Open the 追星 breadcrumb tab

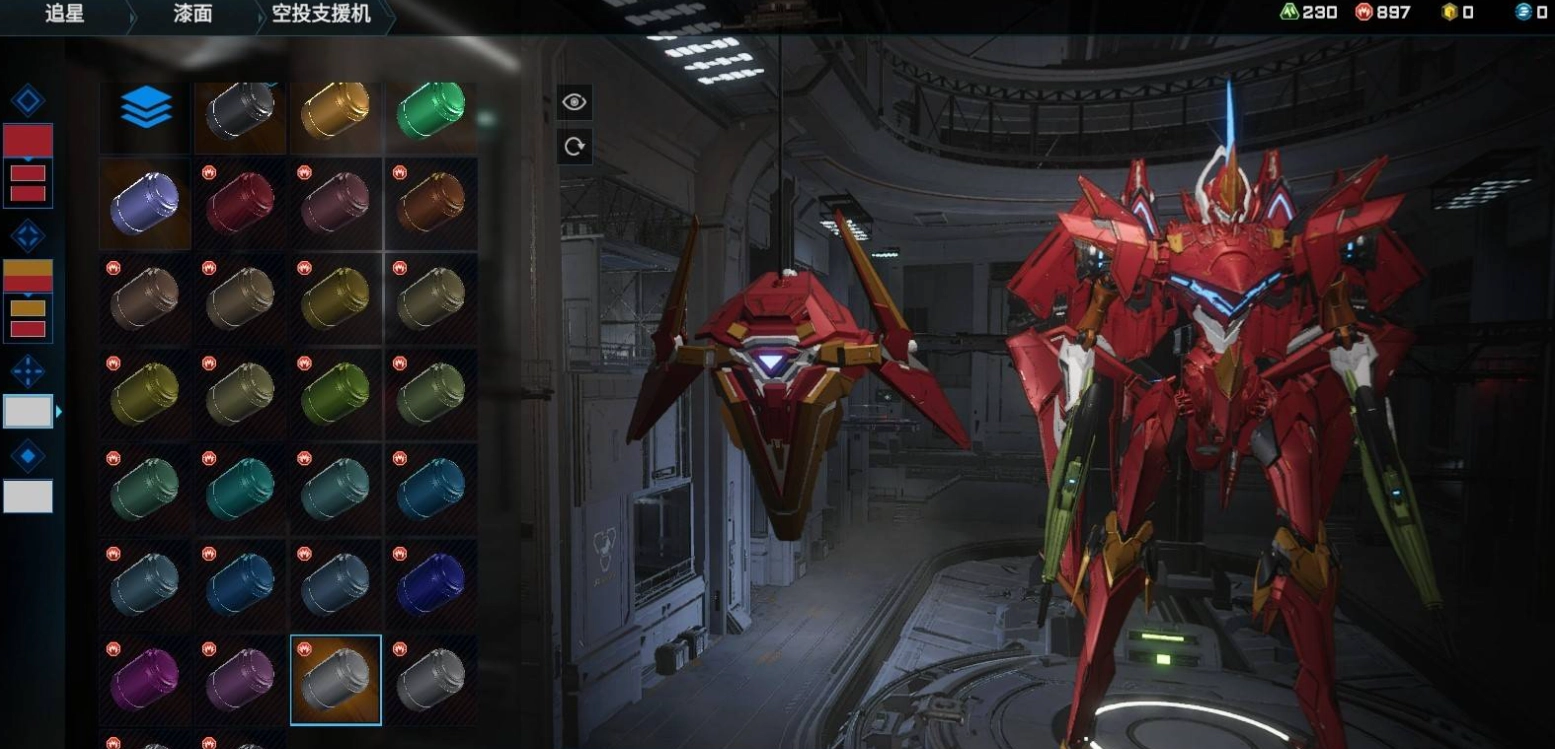[x=64, y=14]
